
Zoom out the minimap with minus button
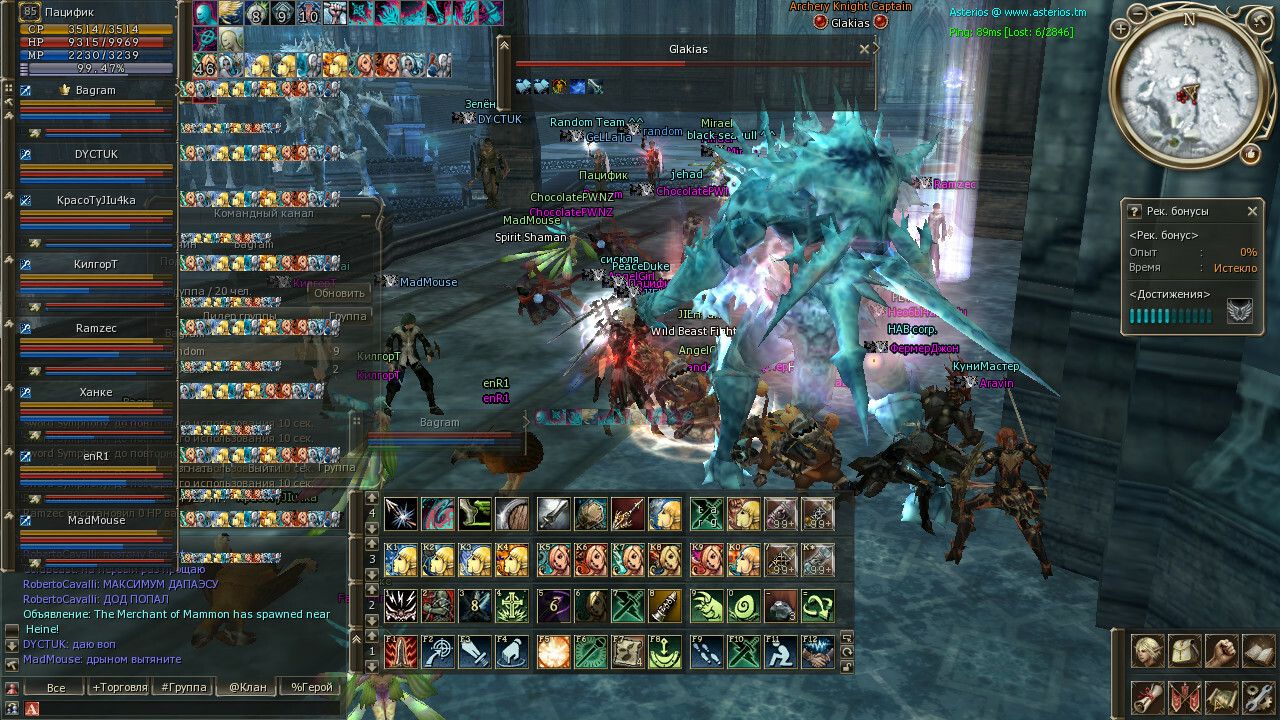click(1138, 13)
